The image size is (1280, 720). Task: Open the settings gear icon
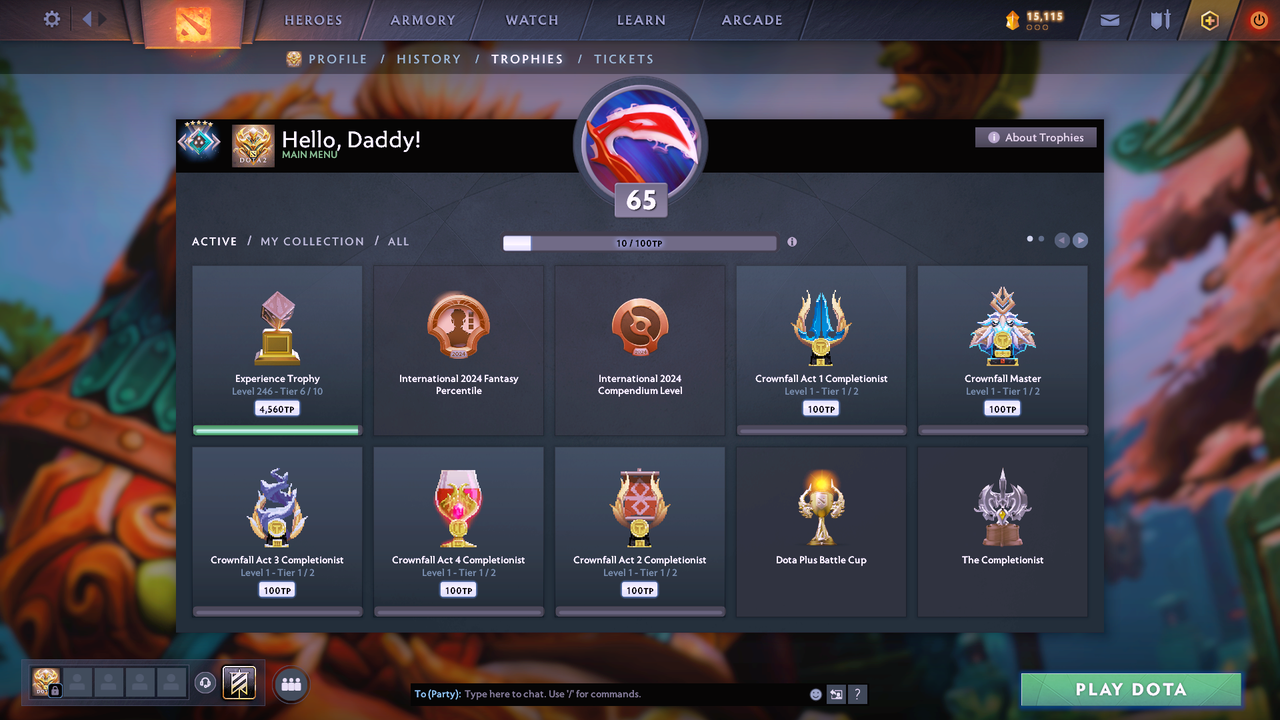coord(50,19)
